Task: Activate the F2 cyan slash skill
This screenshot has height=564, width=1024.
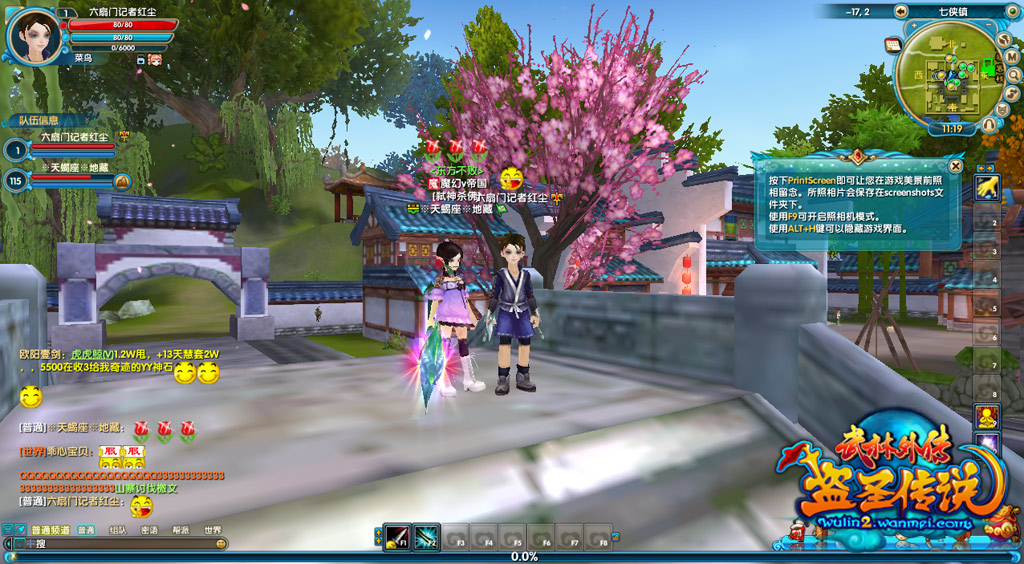Action: (x=427, y=538)
